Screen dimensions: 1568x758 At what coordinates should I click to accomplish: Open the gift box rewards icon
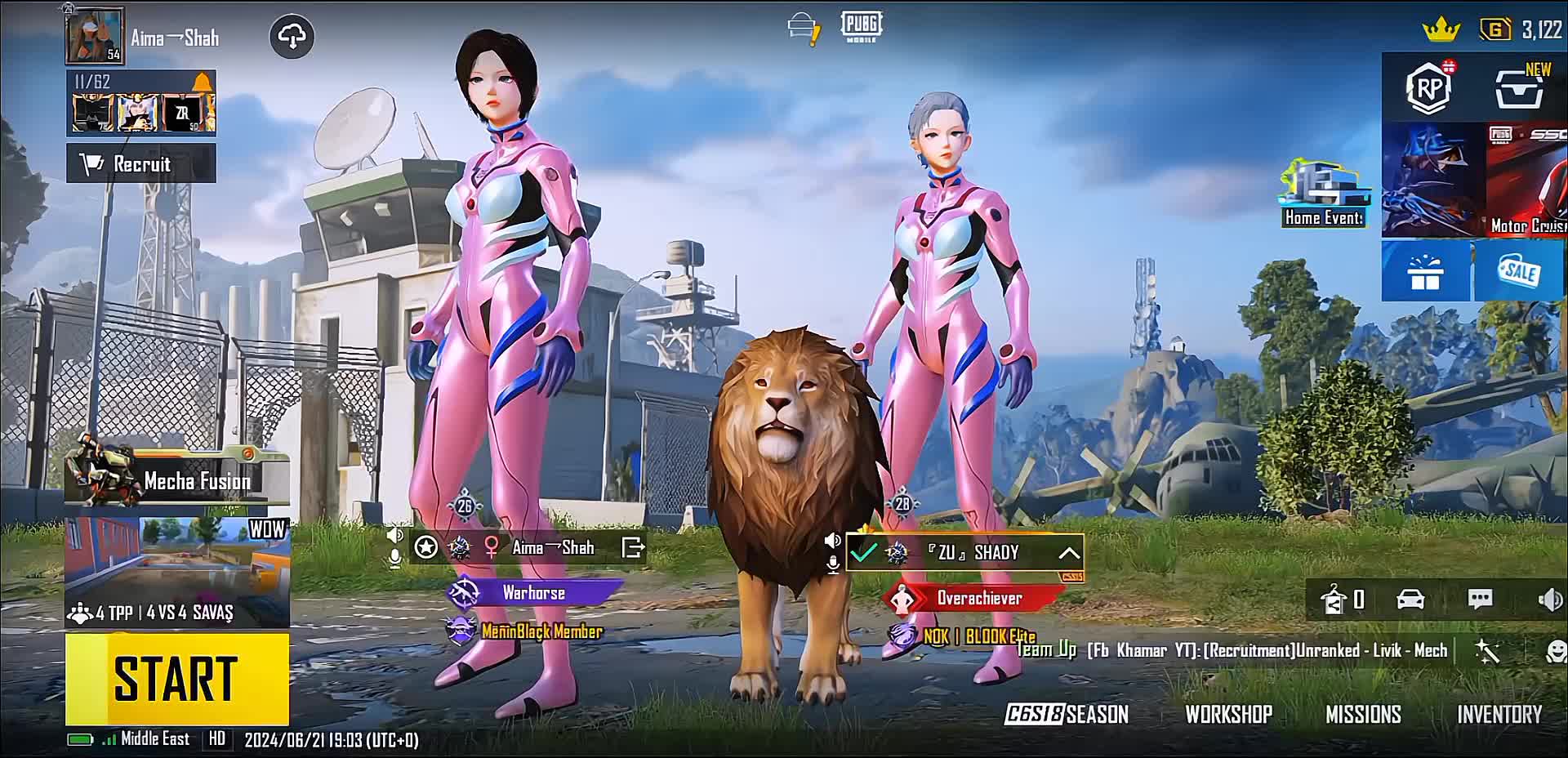(x=1425, y=272)
